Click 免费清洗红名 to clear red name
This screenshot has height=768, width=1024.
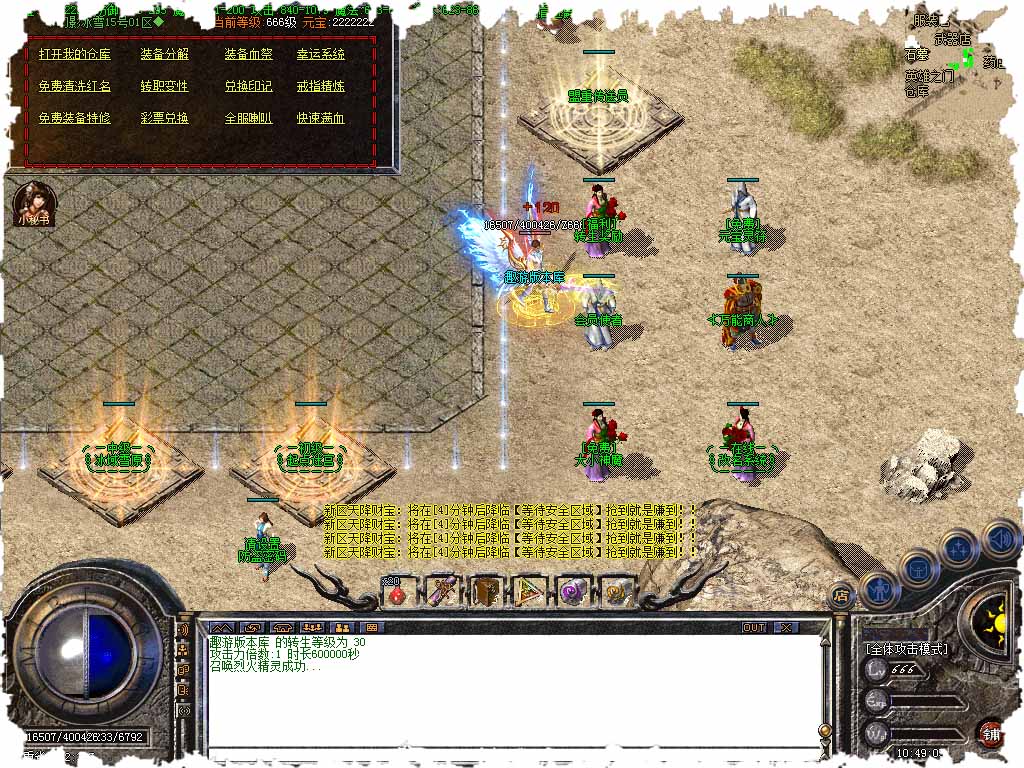[74, 86]
